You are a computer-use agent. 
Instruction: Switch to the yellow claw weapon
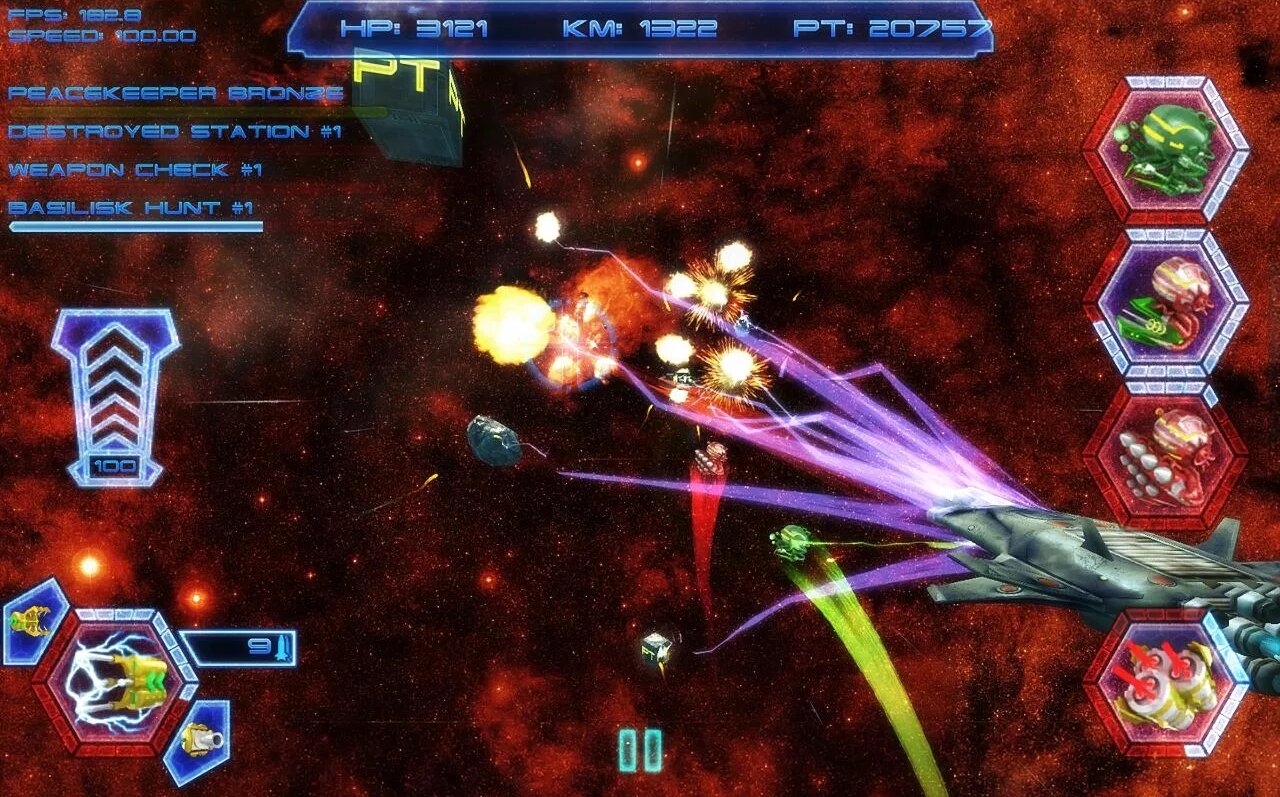(x=32, y=621)
